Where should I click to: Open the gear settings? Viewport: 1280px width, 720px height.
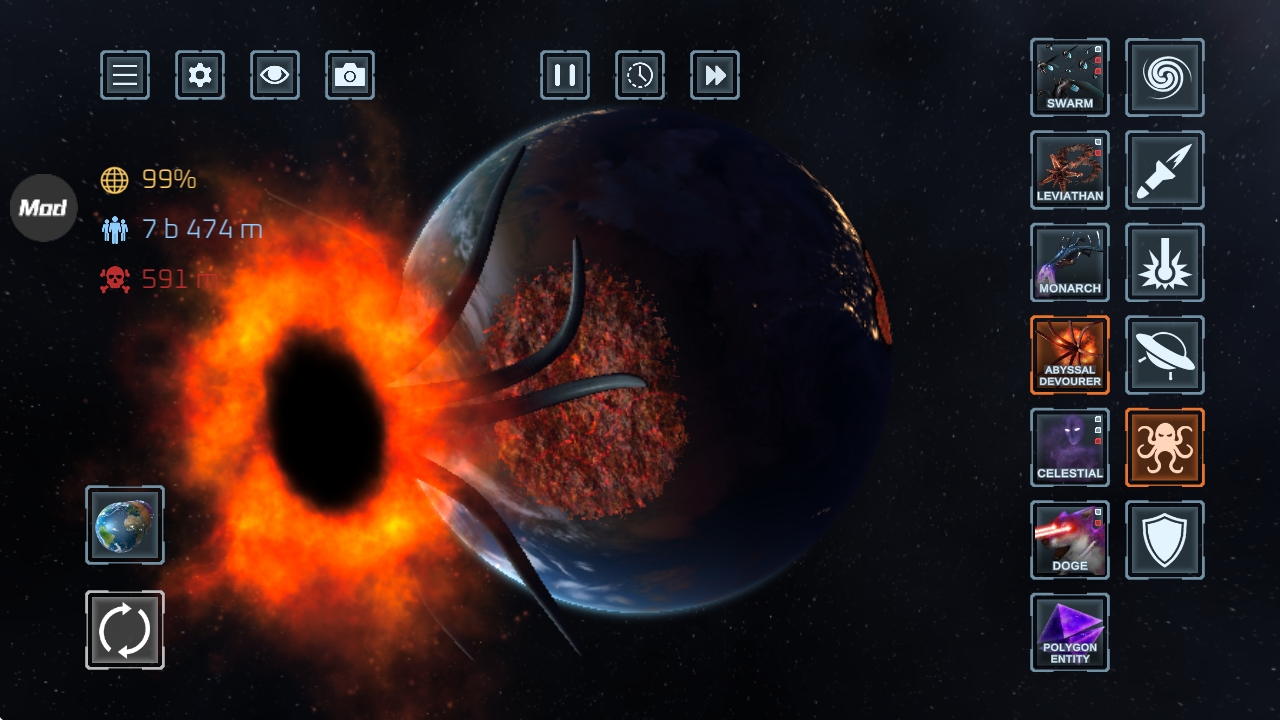[200, 75]
